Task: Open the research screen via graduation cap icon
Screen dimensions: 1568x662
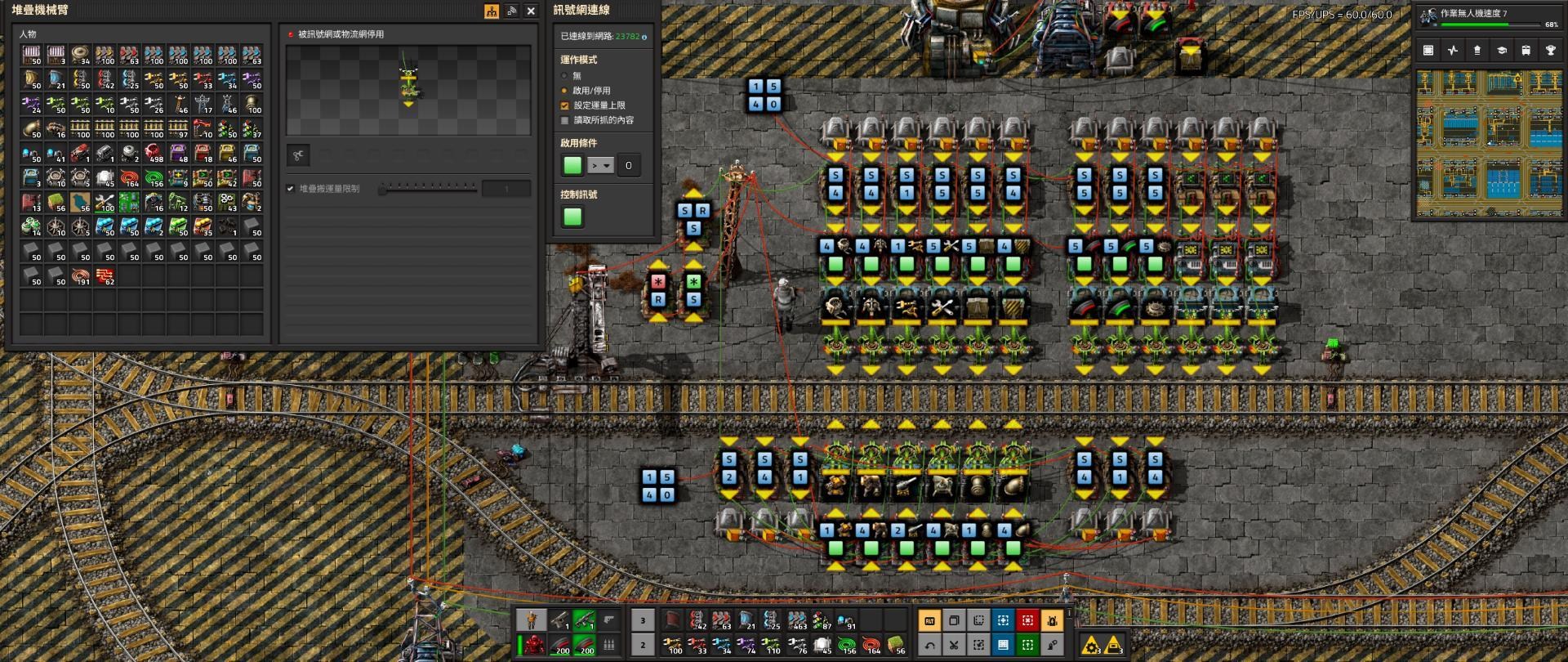Action: point(1503,51)
